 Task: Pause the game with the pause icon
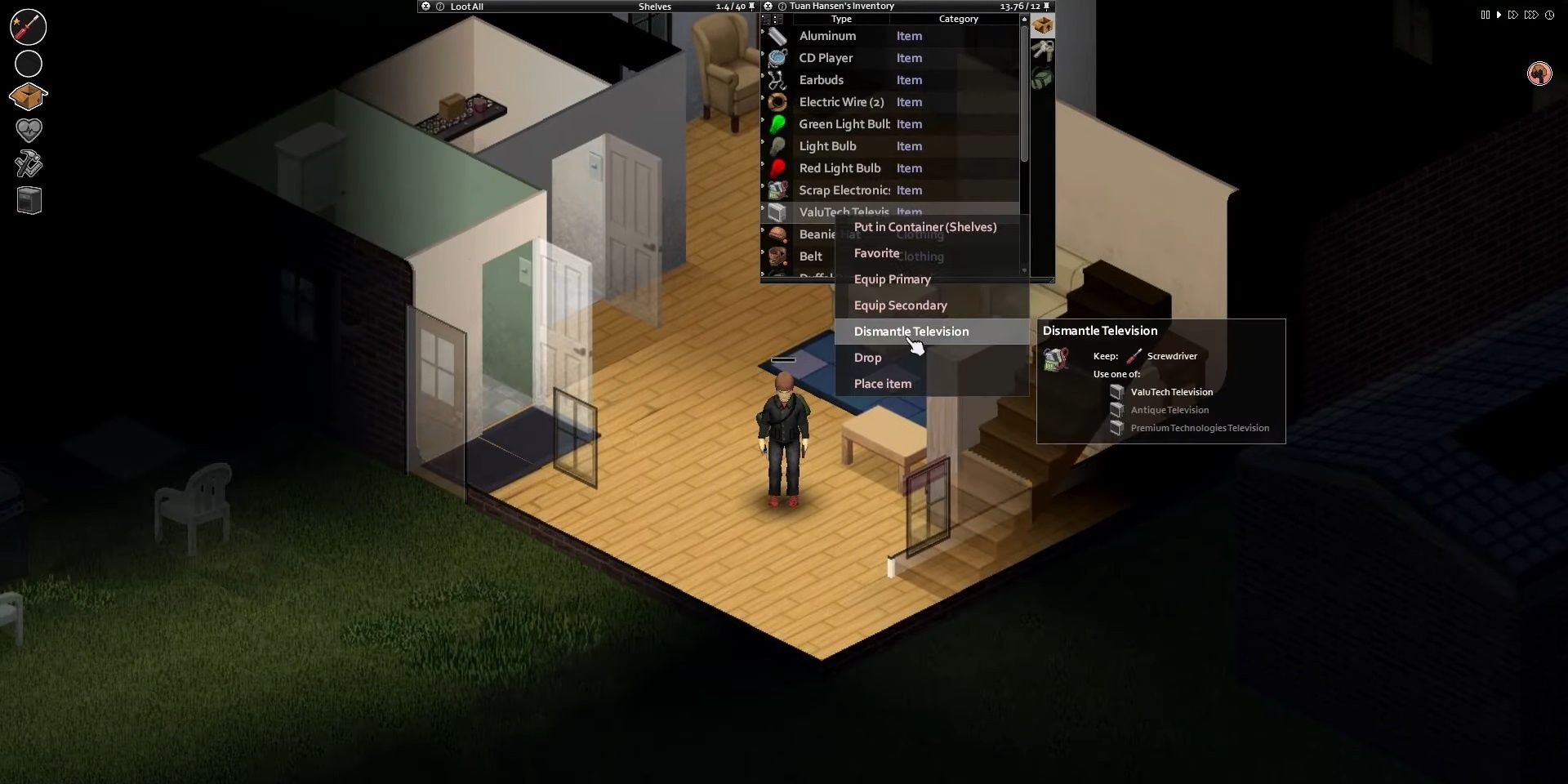1484,15
